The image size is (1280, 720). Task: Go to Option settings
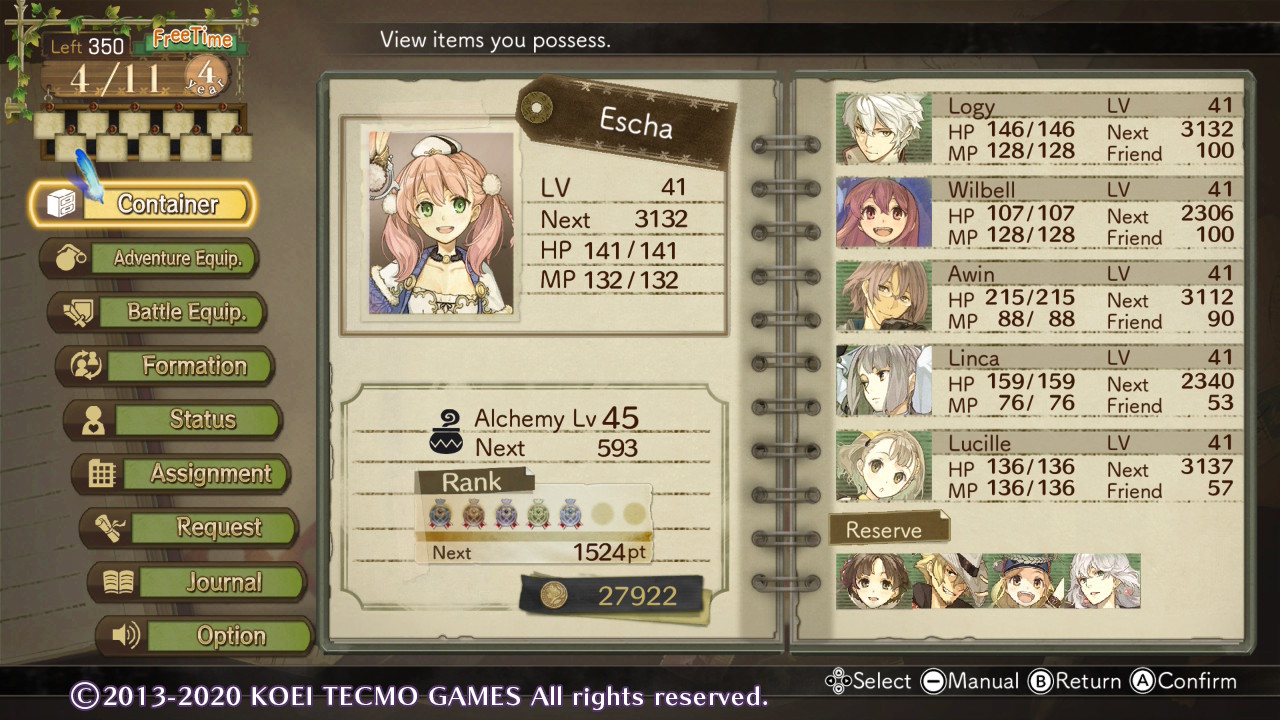point(206,636)
